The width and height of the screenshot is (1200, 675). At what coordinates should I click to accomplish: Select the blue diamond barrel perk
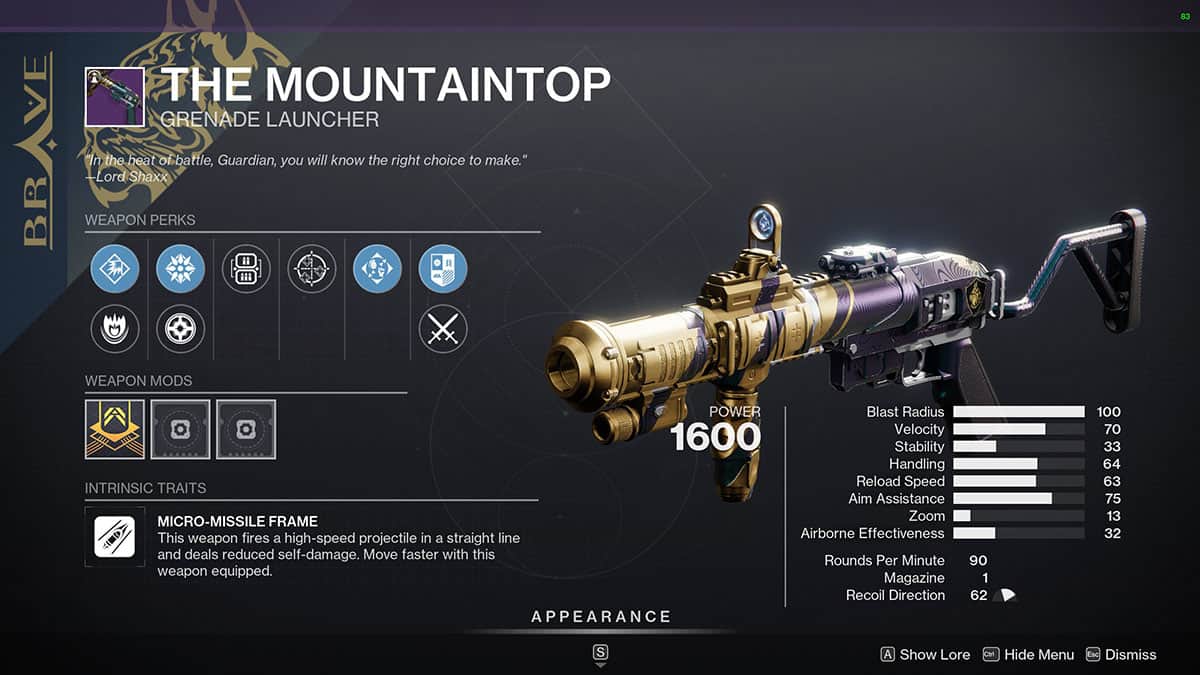coord(115,269)
